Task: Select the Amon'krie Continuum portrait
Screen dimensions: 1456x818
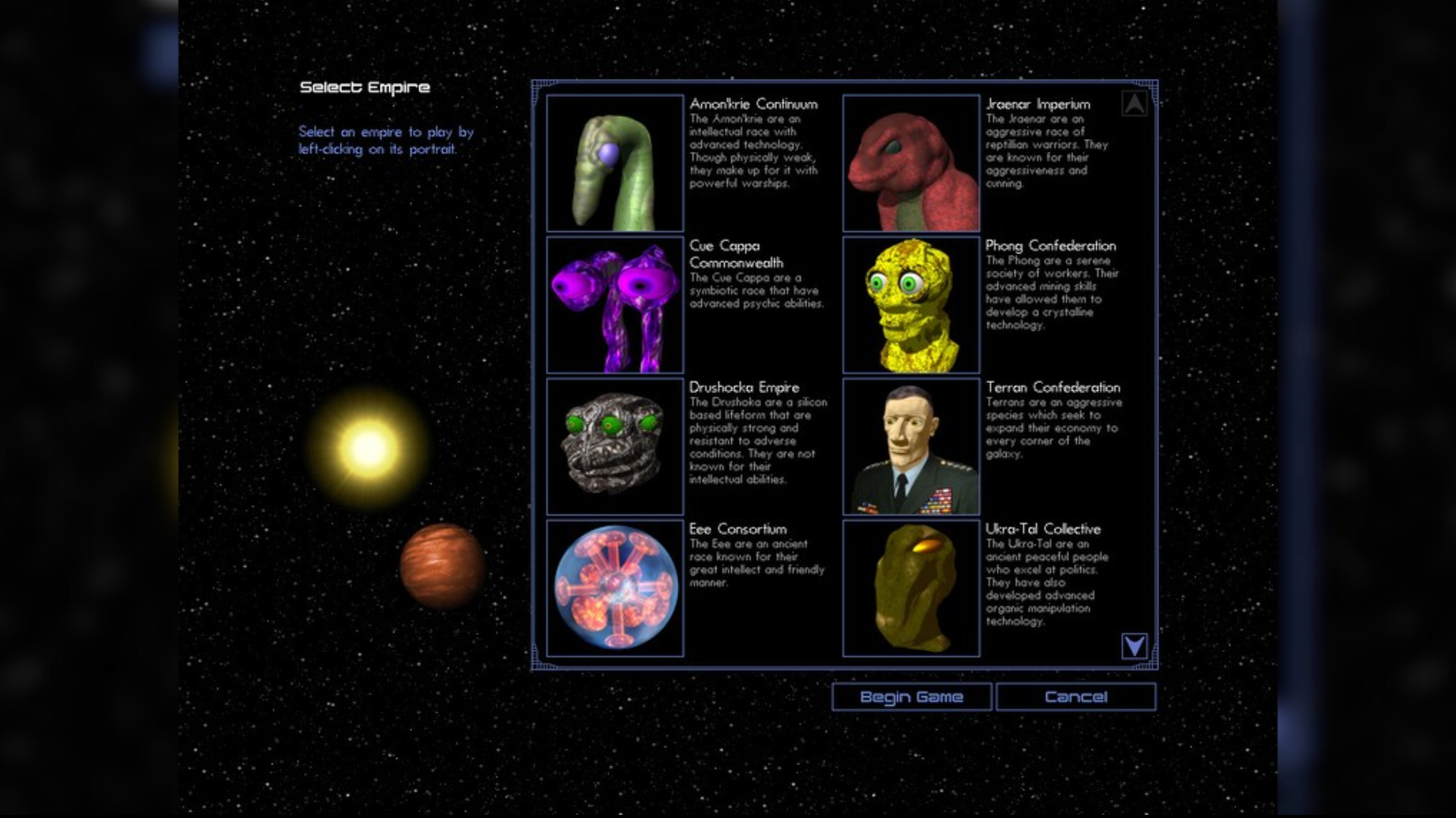Action: pyautogui.click(x=615, y=163)
